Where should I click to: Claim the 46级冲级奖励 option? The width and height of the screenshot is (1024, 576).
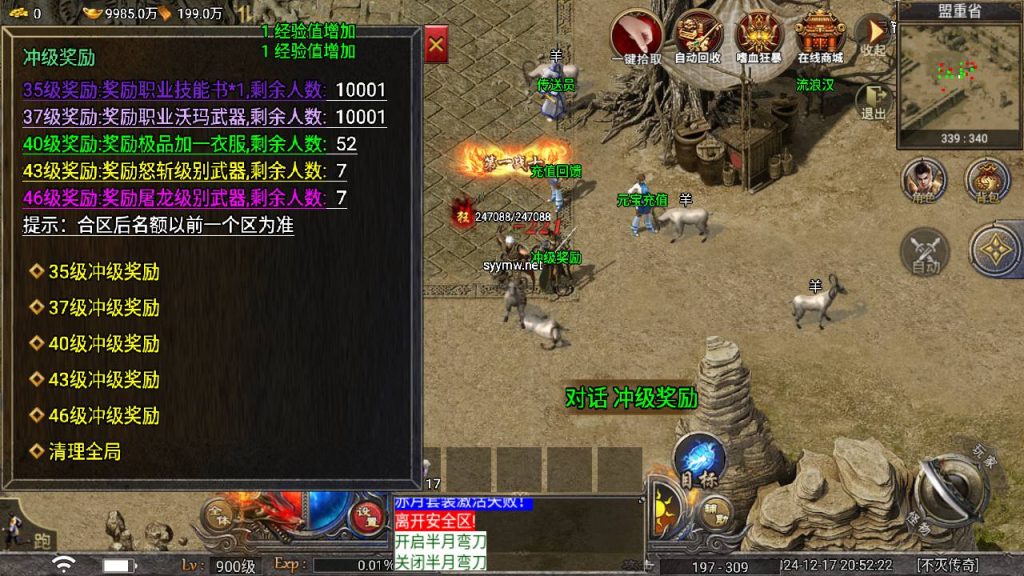[x=103, y=416]
